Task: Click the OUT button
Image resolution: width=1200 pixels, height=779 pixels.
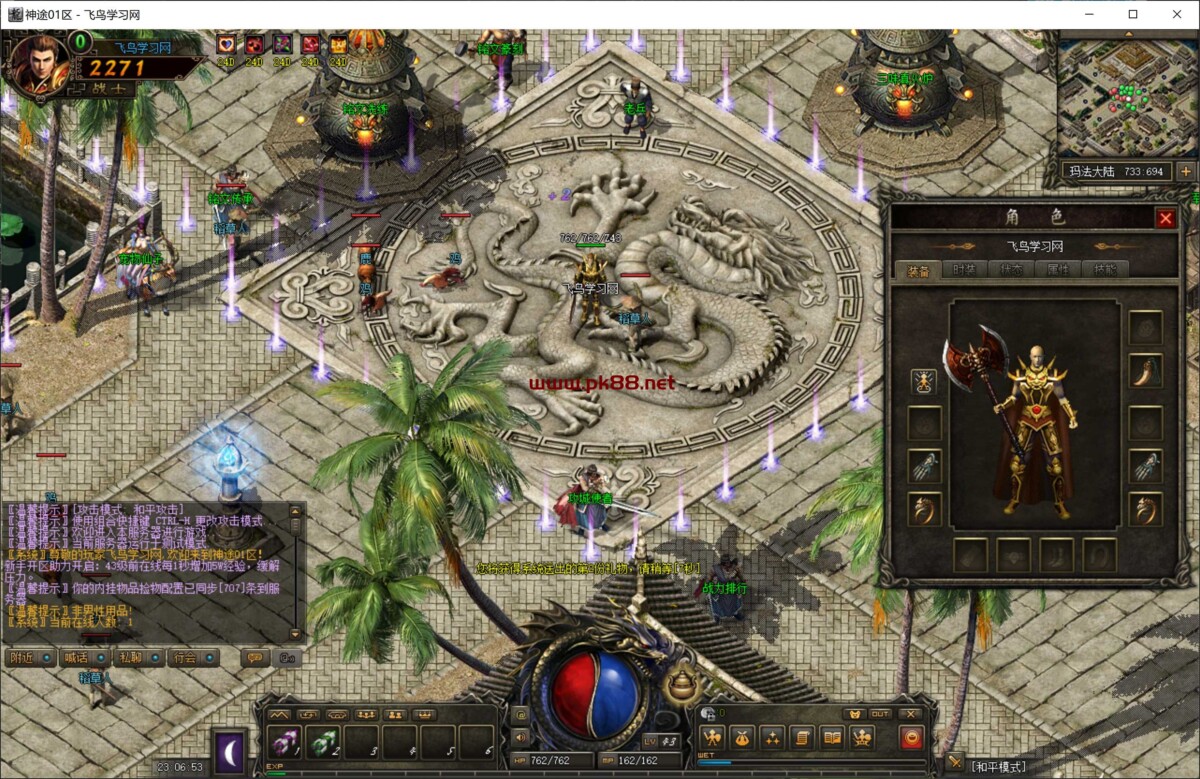Action: pos(880,714)
